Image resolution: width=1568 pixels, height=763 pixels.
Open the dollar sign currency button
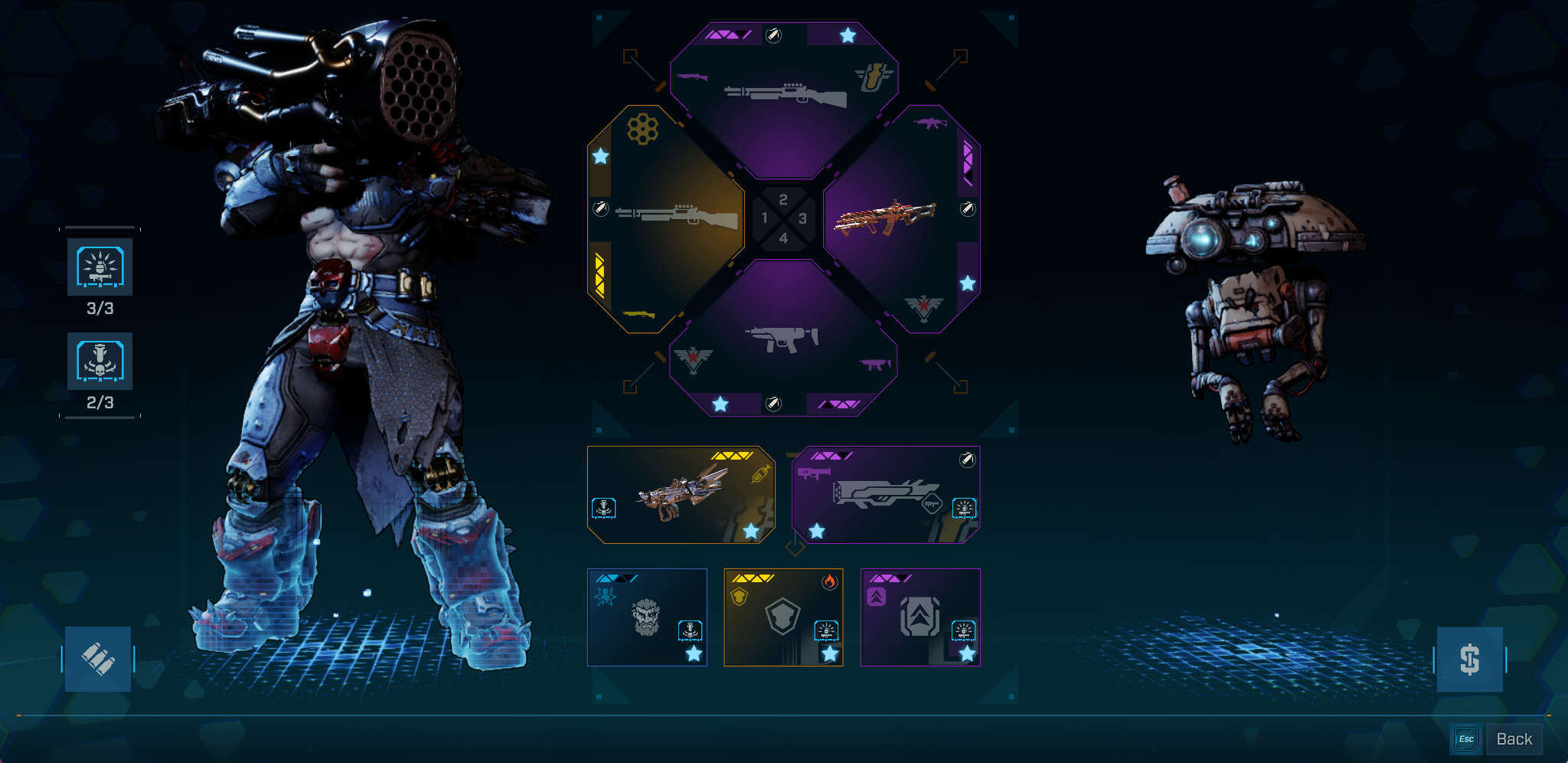(x=1469, y=659)
